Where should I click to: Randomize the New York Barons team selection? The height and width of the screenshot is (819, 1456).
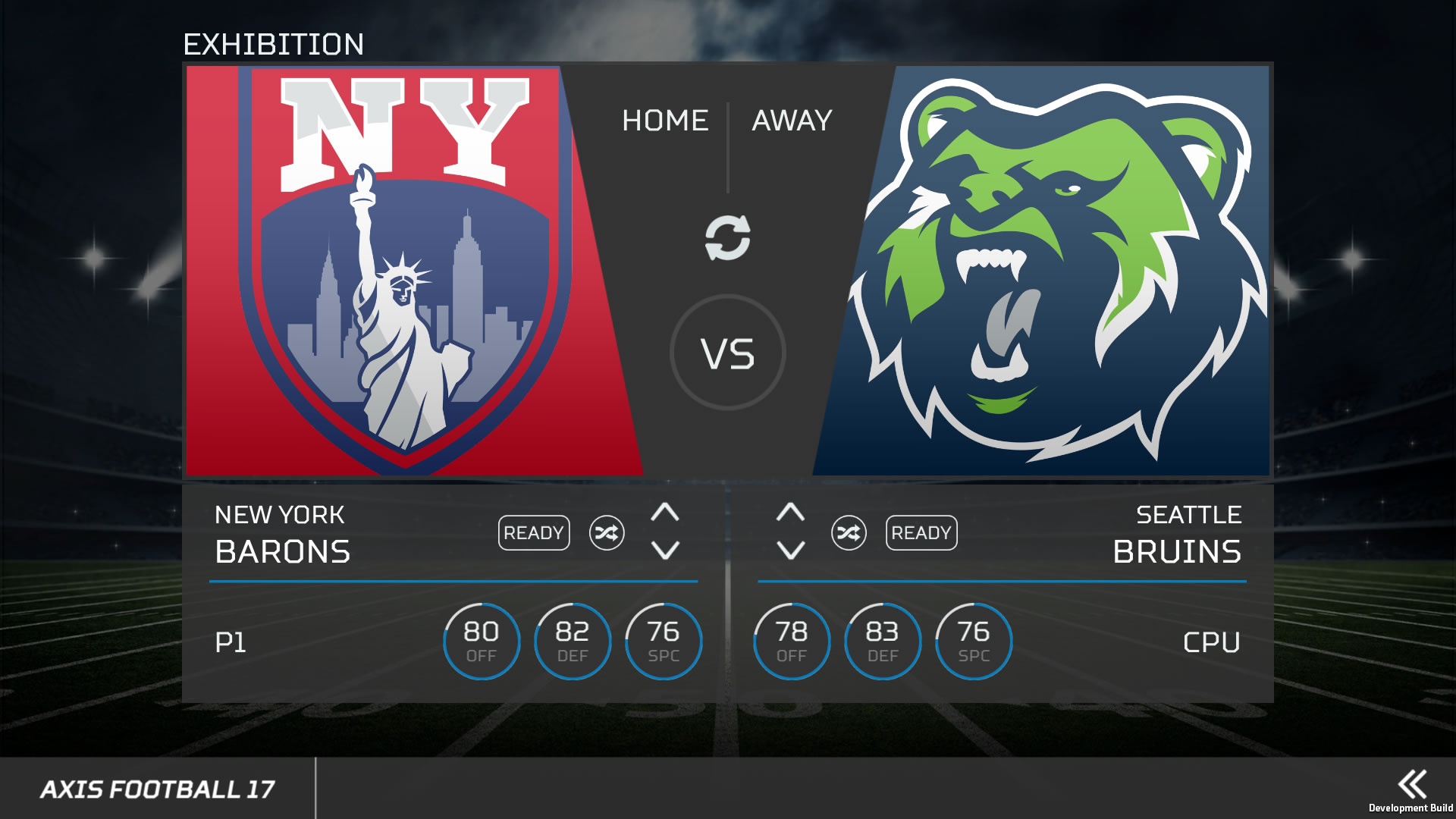tap(607, 533)
